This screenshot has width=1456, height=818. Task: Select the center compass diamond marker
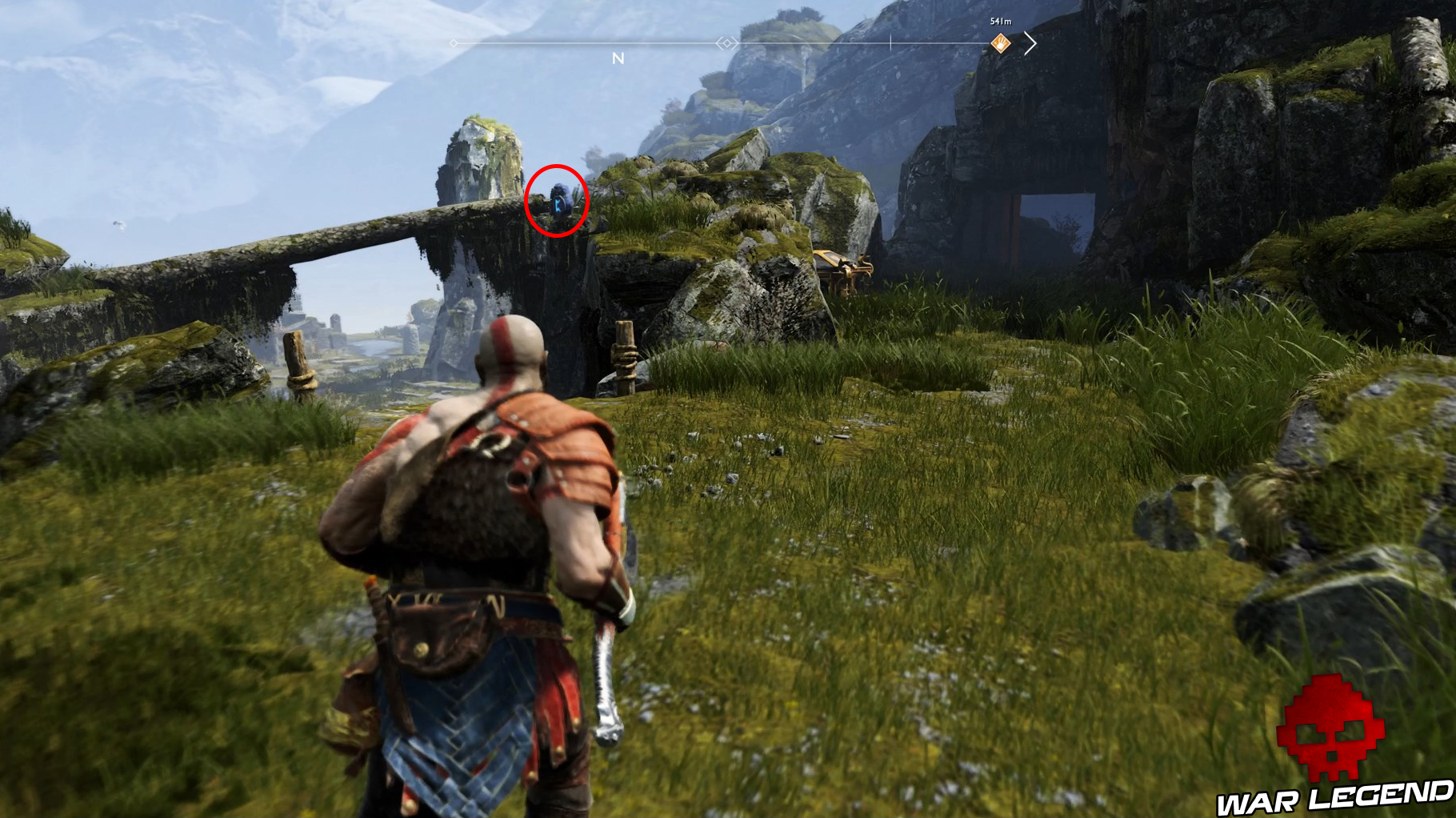(x=726, y=45)
